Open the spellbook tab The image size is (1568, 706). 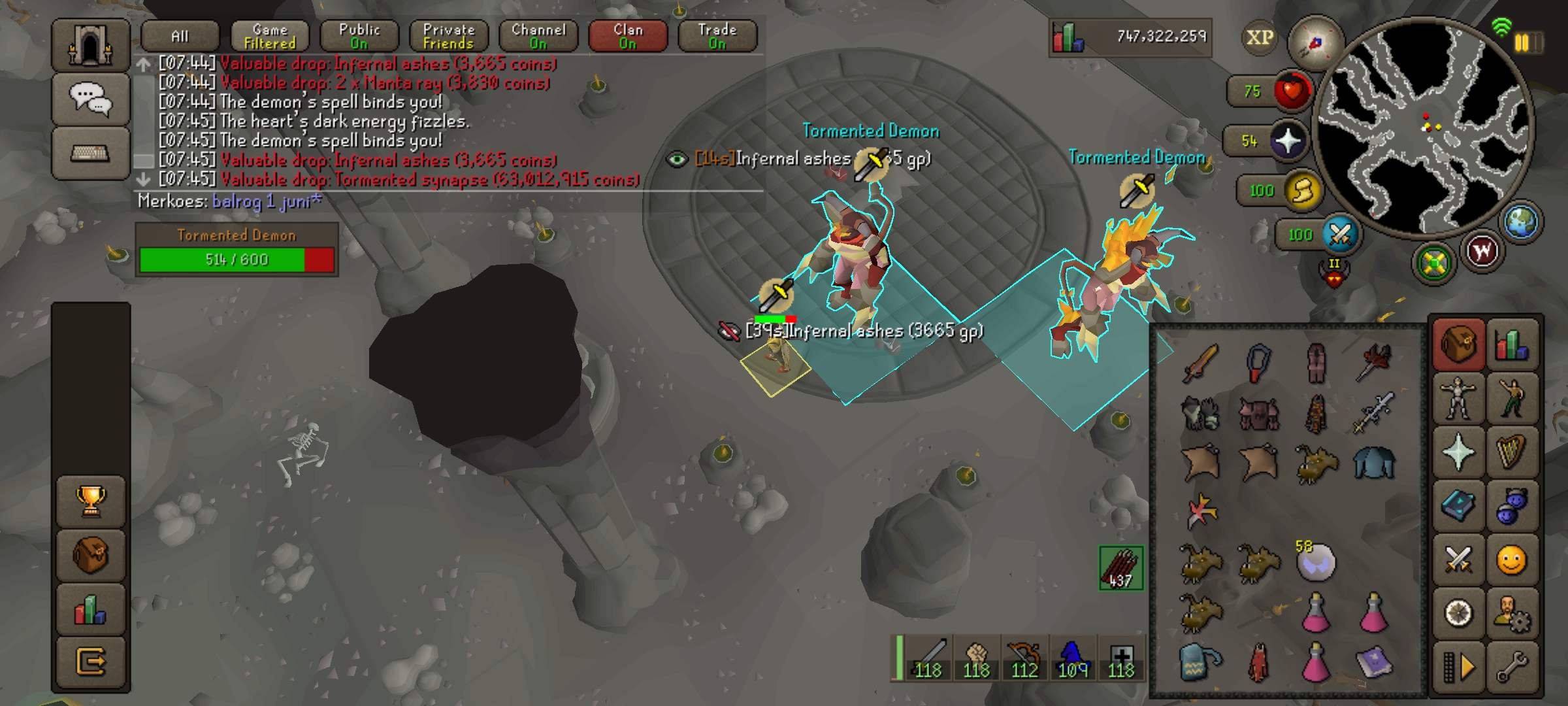pos(1458,506)
